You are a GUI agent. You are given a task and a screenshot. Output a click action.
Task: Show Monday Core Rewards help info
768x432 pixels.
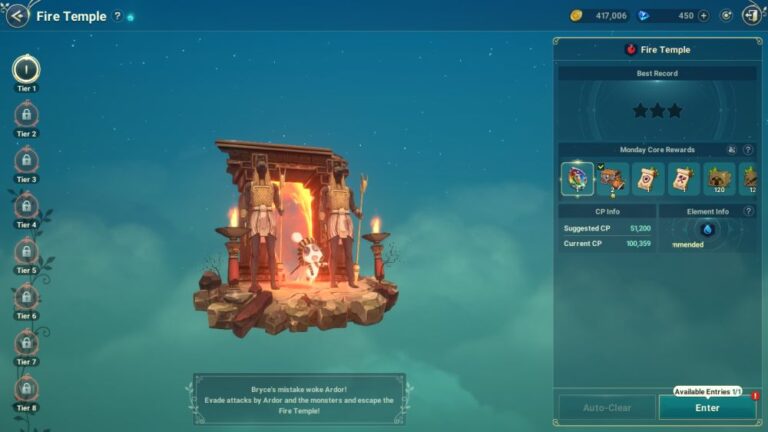tap(747, 150)
